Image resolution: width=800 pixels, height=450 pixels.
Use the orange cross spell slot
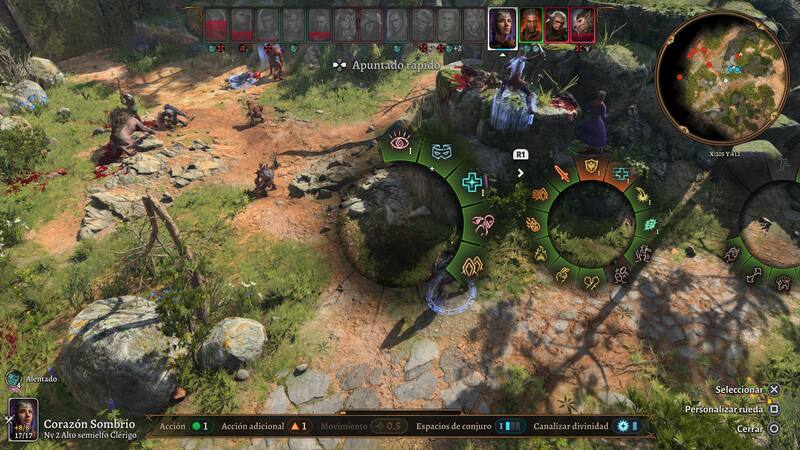pos(621,174)
